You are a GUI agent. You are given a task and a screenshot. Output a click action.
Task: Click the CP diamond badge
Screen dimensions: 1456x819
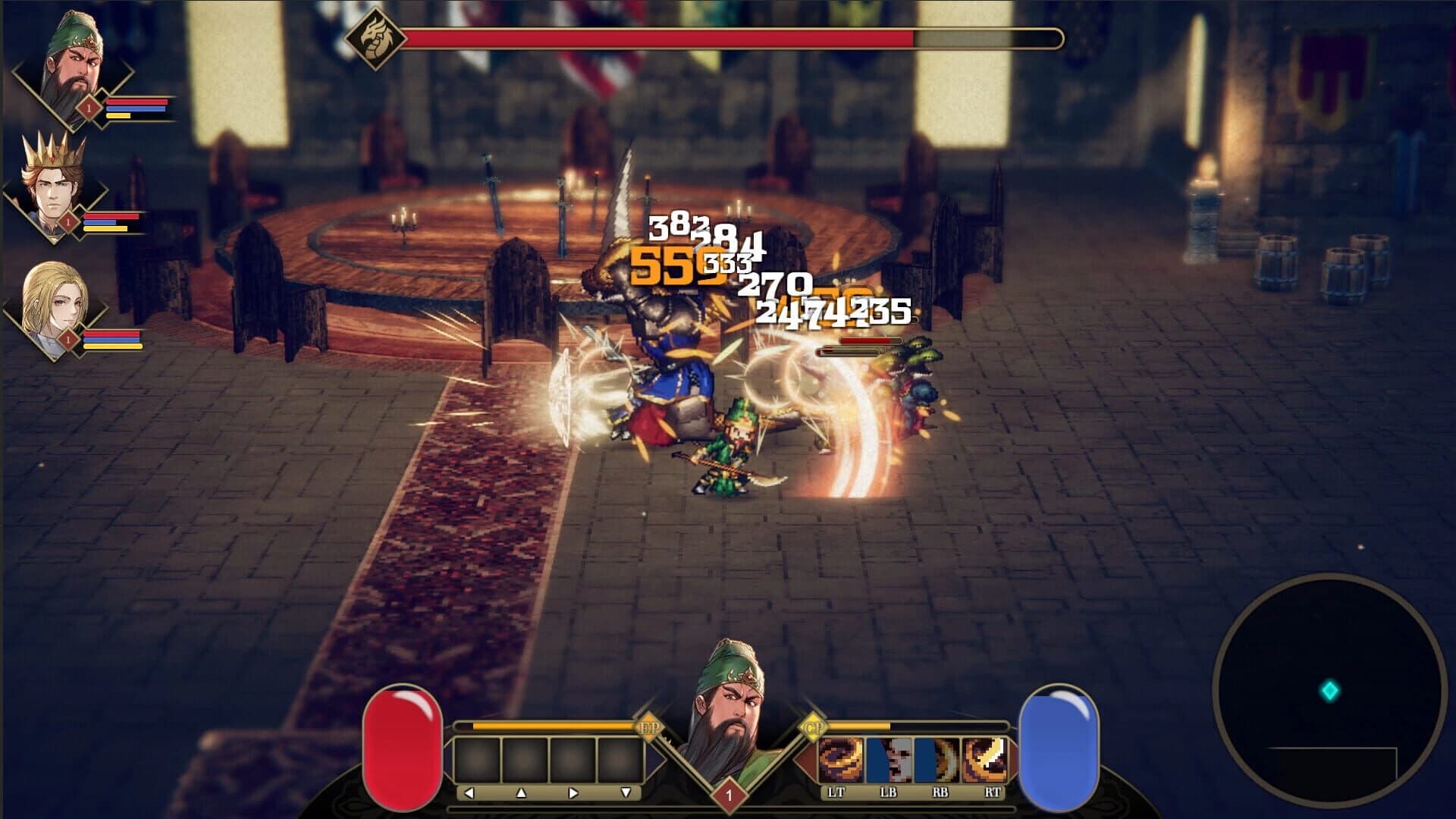814,726
